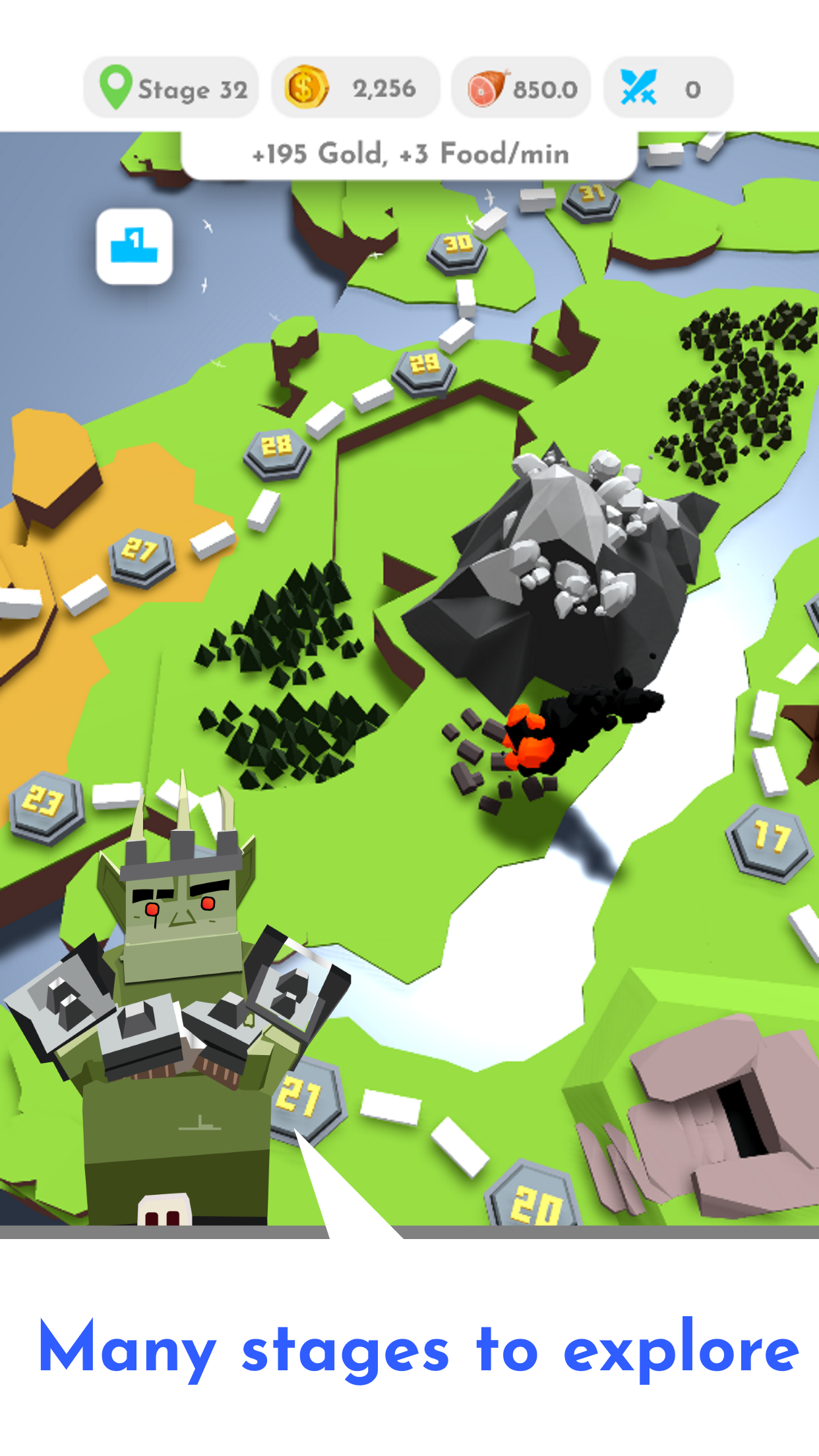The image size is (819, 1456).
Task: Select stage 30 map marker
Action: pos(457,249)
